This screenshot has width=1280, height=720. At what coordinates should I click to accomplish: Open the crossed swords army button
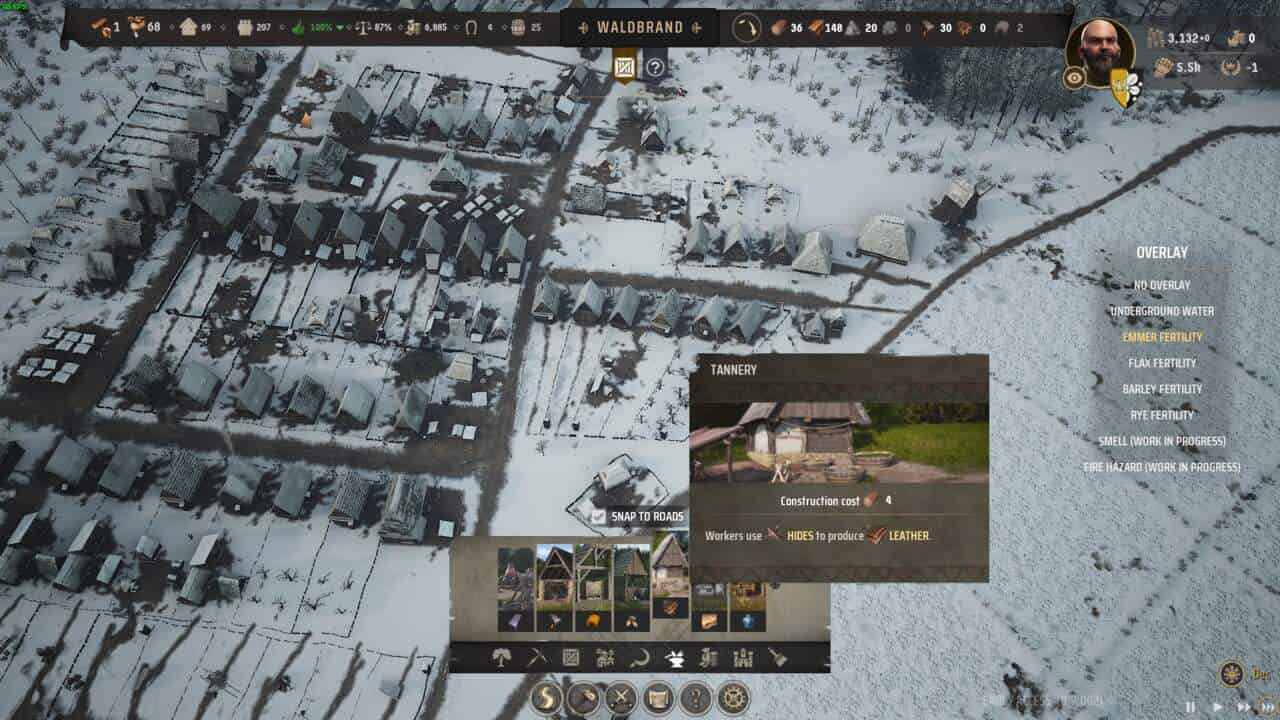coord(621,697)
